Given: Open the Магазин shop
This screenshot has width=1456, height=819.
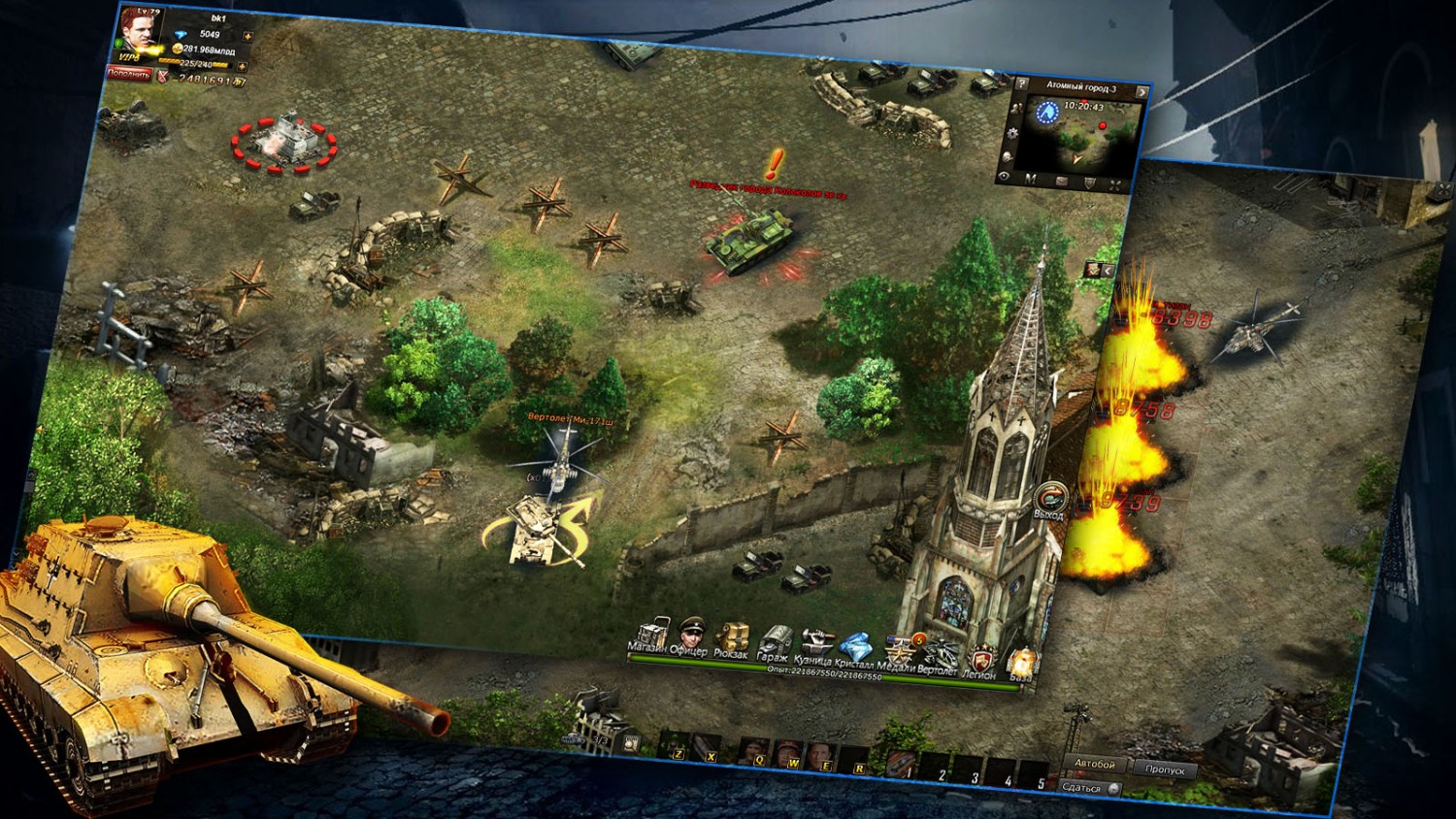Looking at the screenshot, I should click(650, 635).
